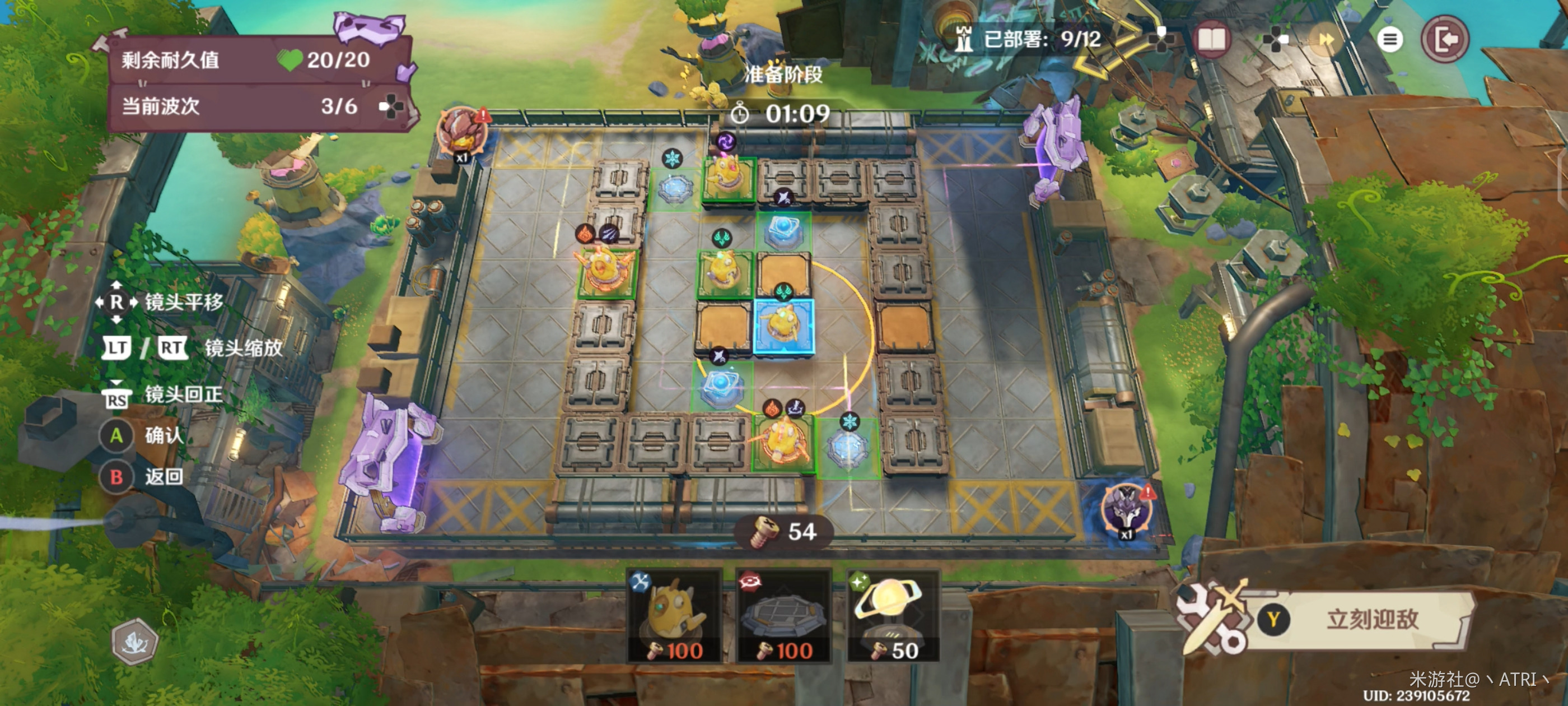Choose the grey platform trap card costing 100

(x=784, y=616)
